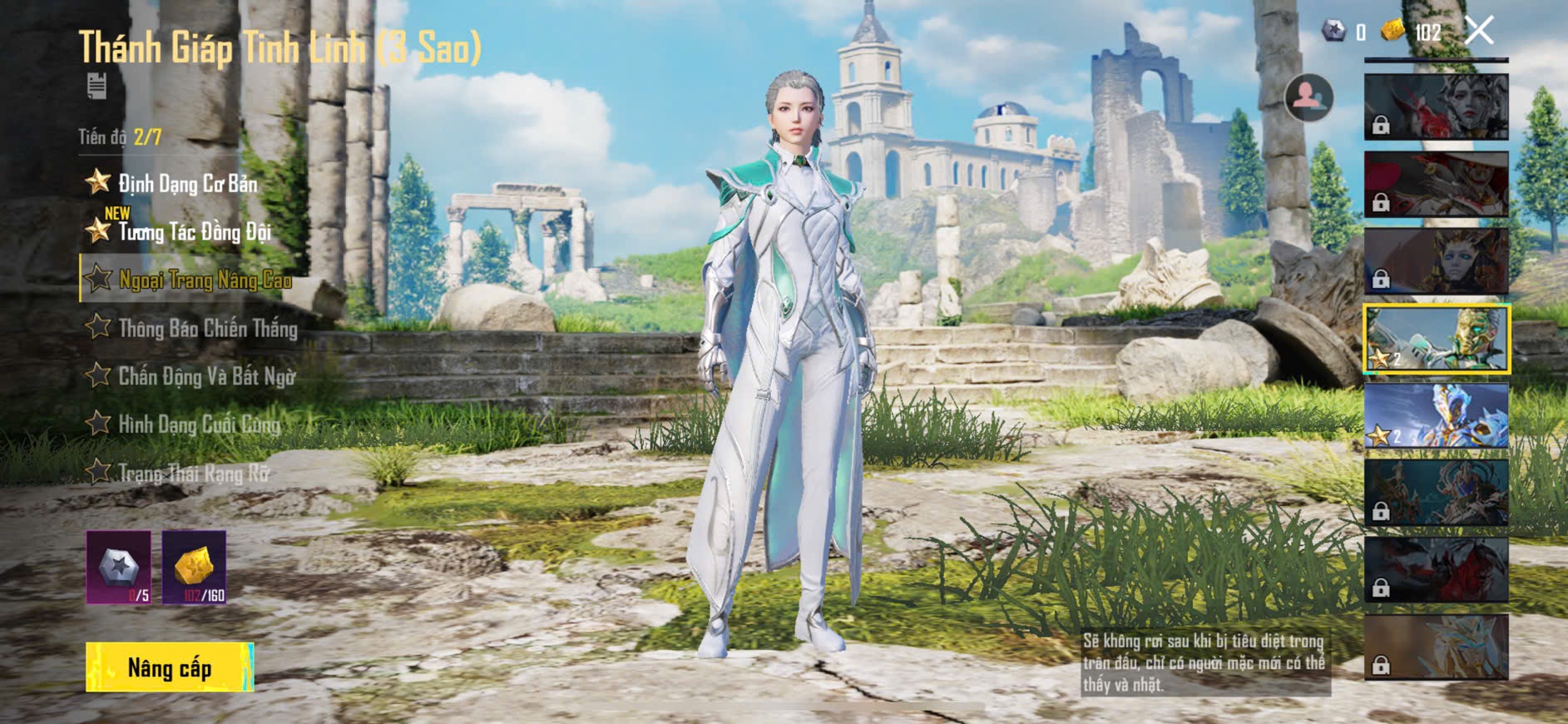Screen dimensions: 1568x724
Task: Select the Thông Báo Chiến Thắng stage
Action: (x=207, y=328)
